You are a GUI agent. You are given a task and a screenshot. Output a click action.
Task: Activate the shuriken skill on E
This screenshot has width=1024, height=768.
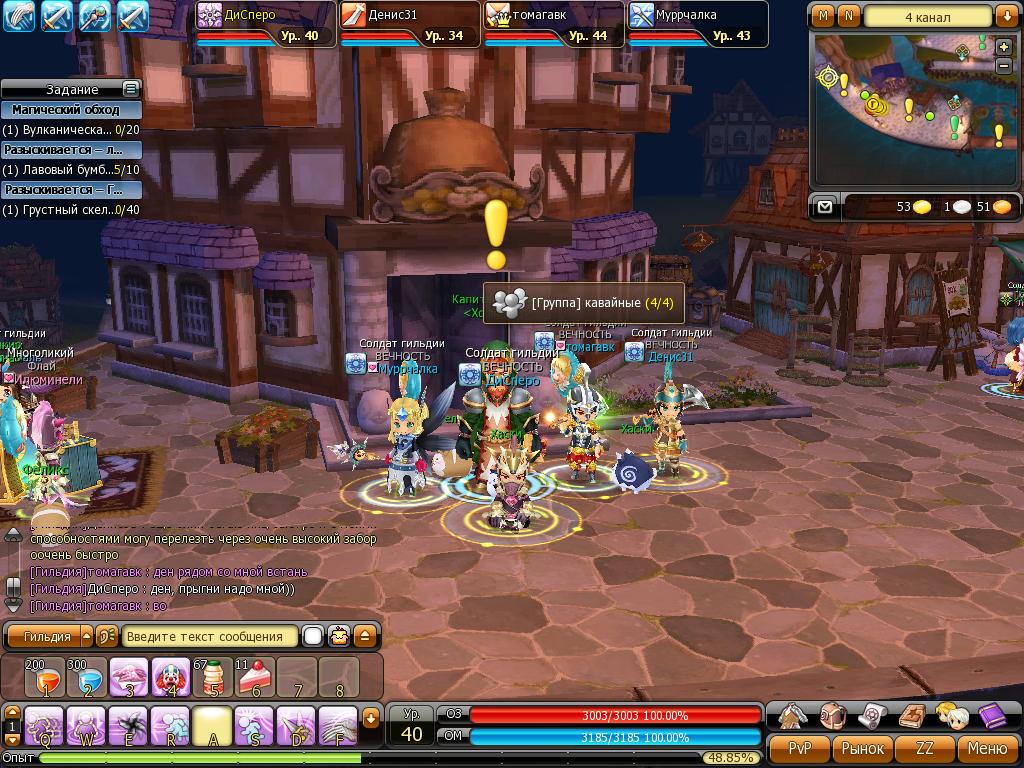coord(128,725)
